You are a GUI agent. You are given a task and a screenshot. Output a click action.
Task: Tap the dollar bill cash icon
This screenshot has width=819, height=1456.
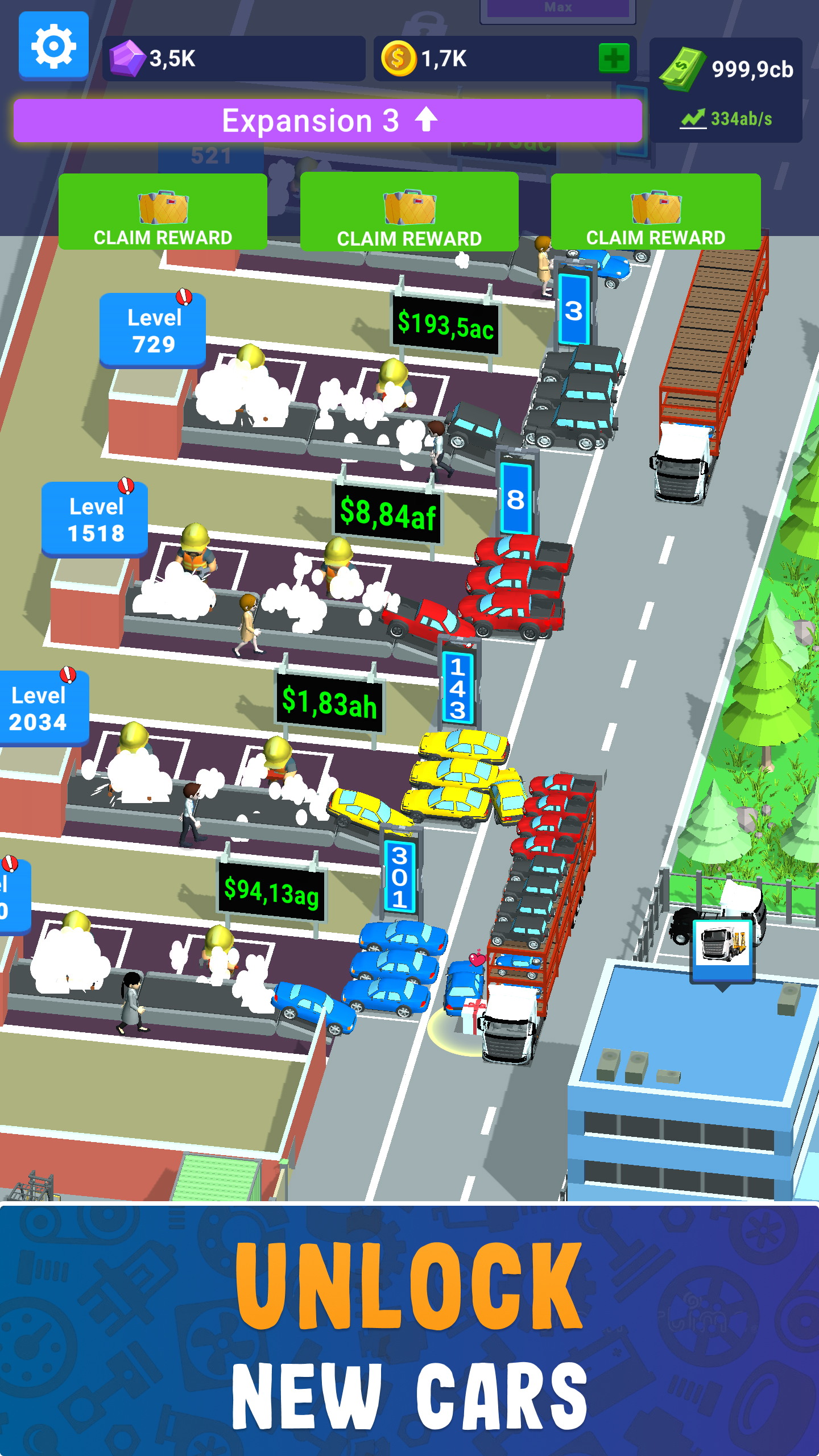(x=682, y=68)
